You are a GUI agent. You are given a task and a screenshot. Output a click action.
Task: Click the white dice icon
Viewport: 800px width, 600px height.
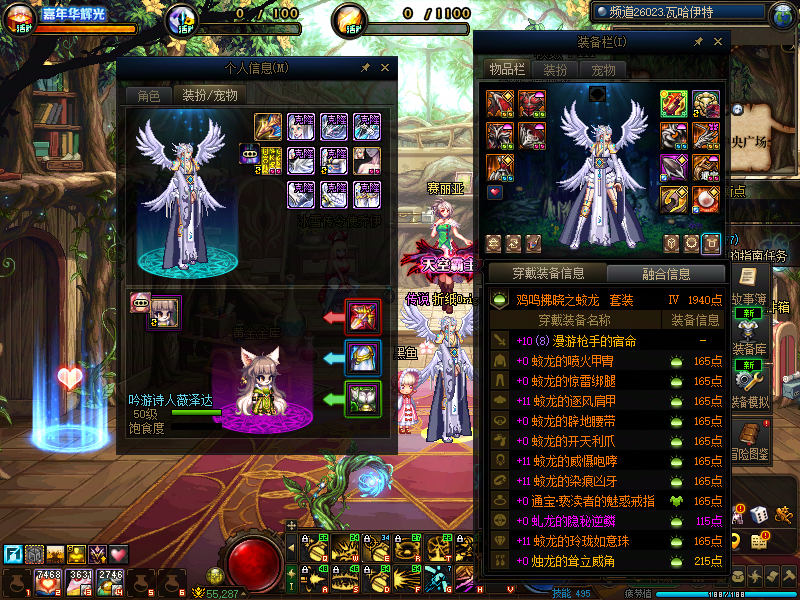(x=759, y=514)
